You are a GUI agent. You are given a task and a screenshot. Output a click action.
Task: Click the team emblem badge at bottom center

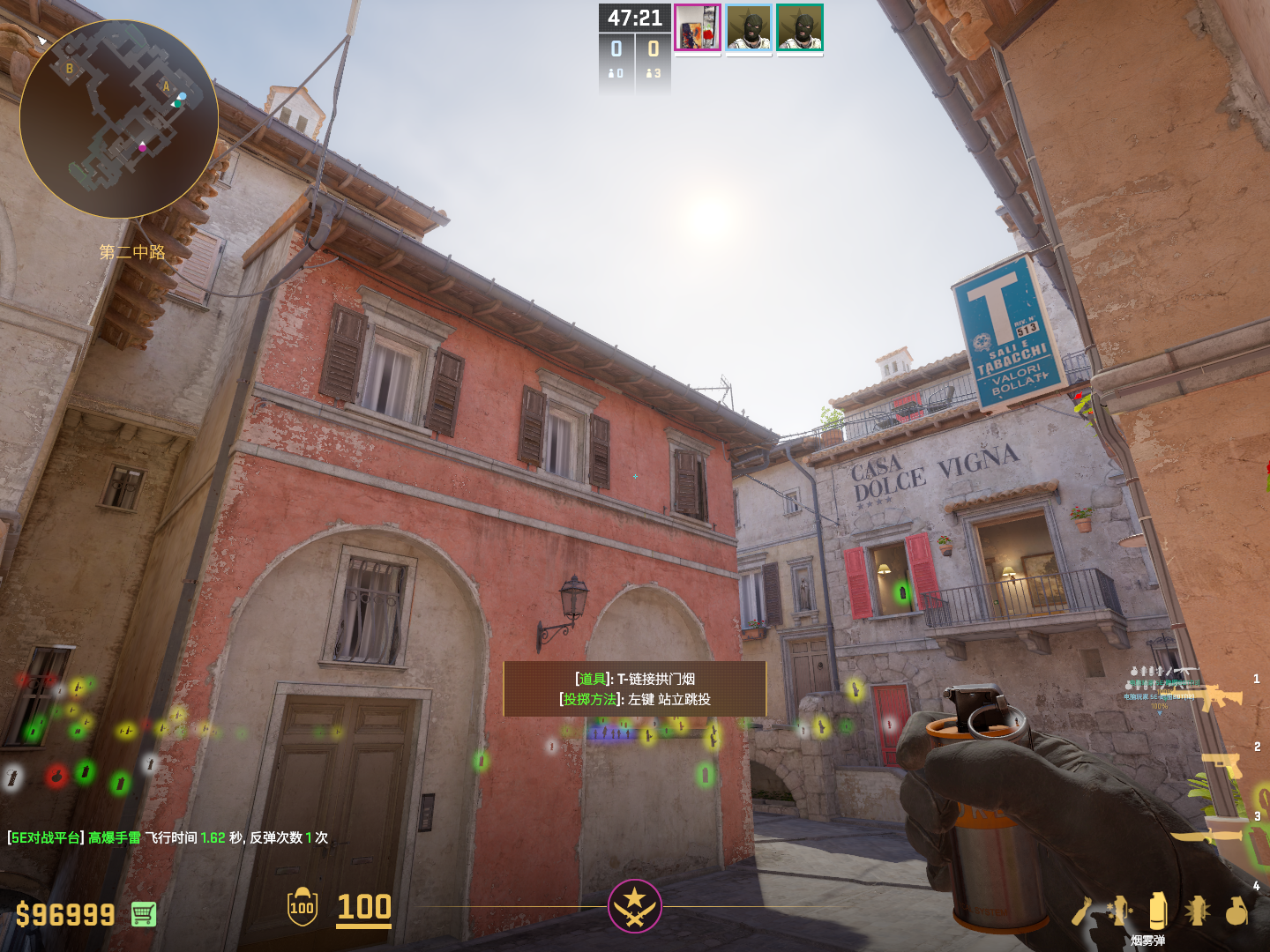click(634, 906)
